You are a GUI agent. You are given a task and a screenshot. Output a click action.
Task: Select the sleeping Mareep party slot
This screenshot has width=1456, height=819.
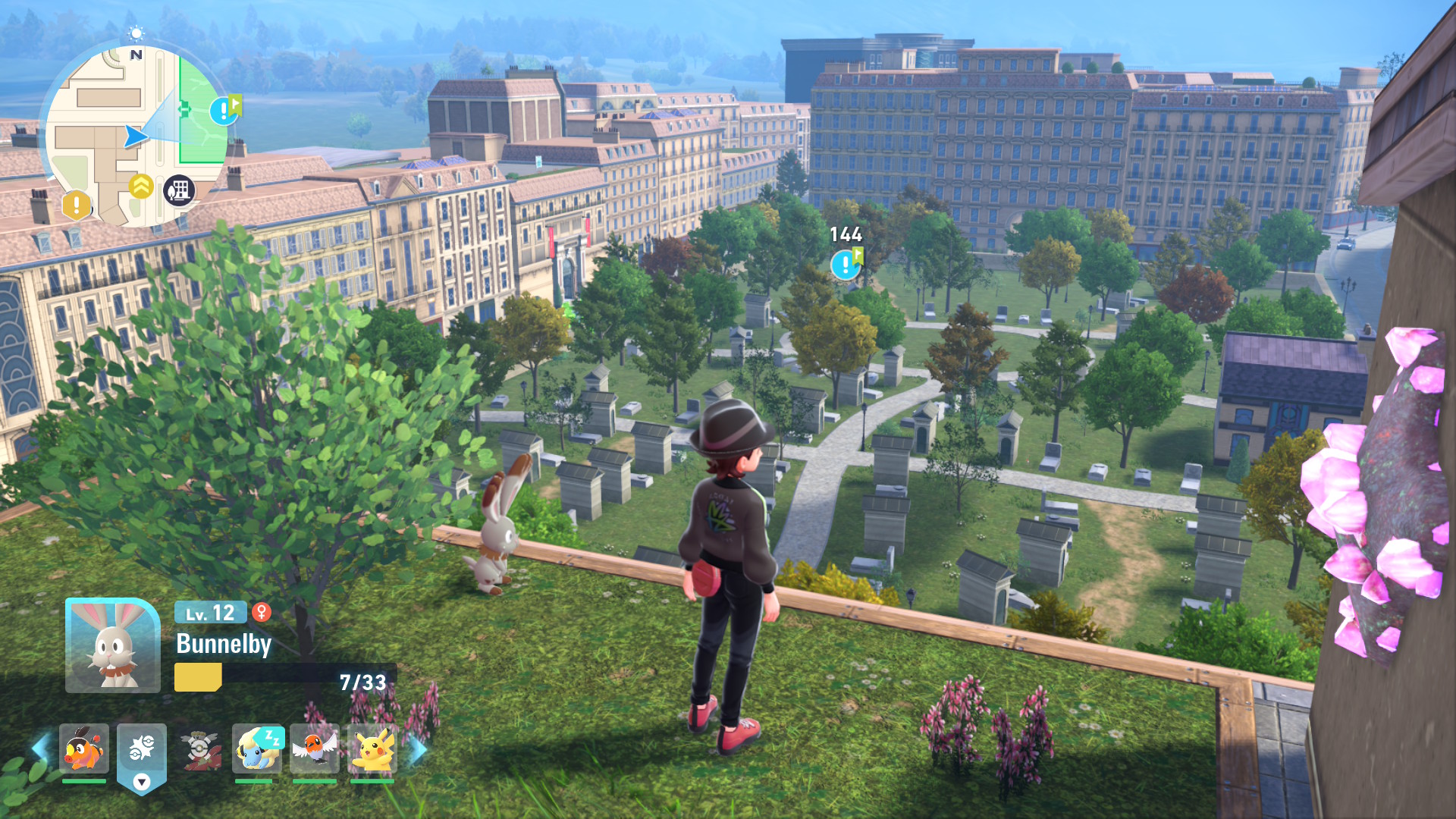[257, 748]
